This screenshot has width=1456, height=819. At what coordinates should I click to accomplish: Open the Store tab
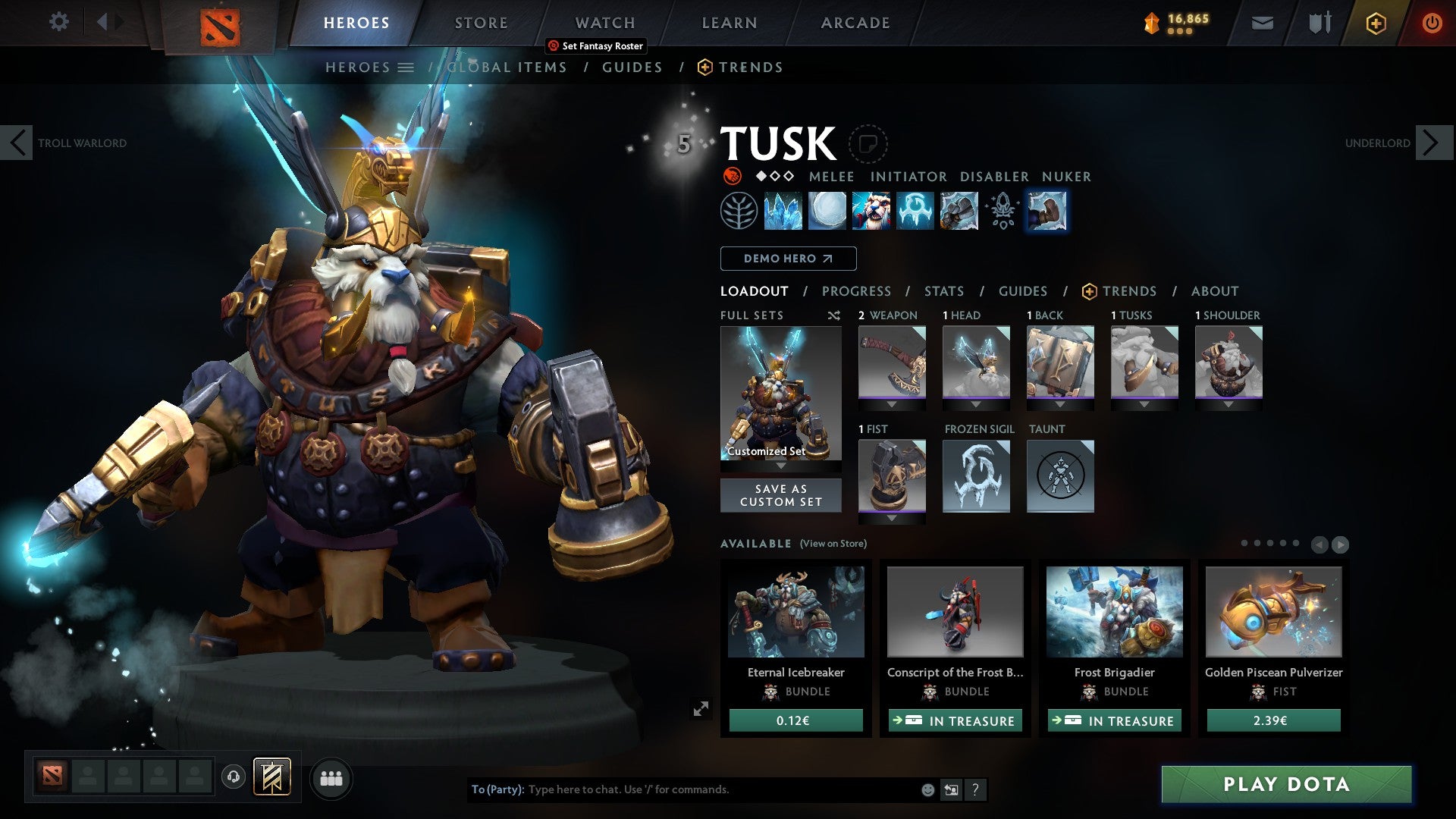click(481, 23)
